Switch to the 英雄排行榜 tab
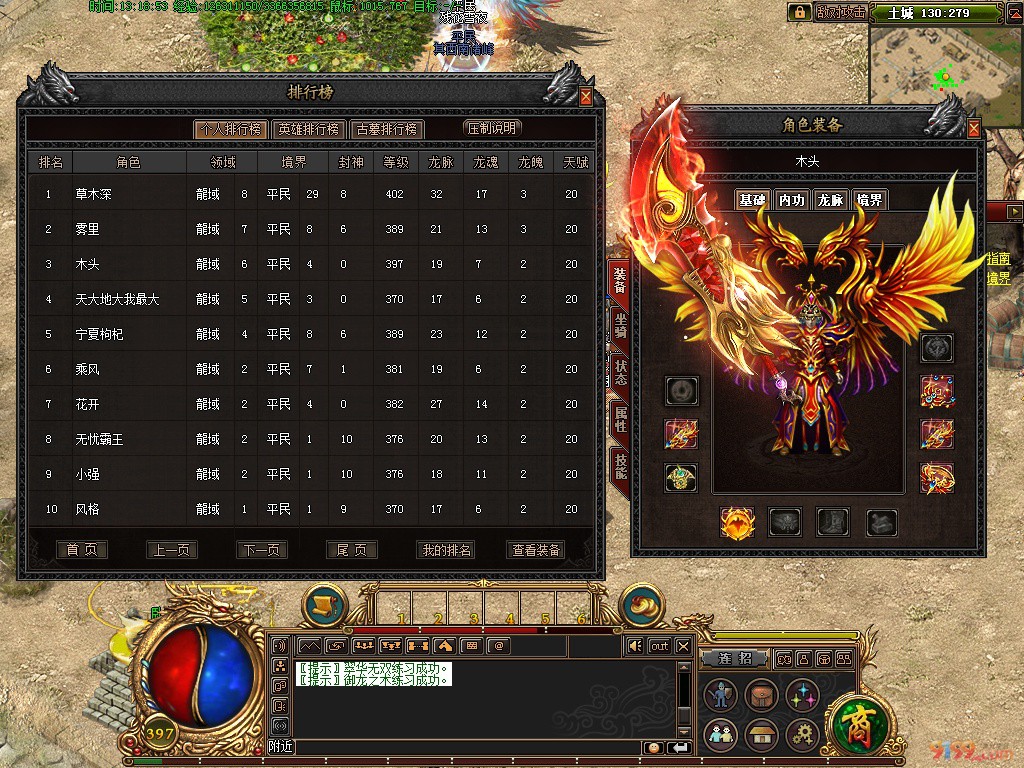This screenshot has height=768, width=1024. point(309,129)
